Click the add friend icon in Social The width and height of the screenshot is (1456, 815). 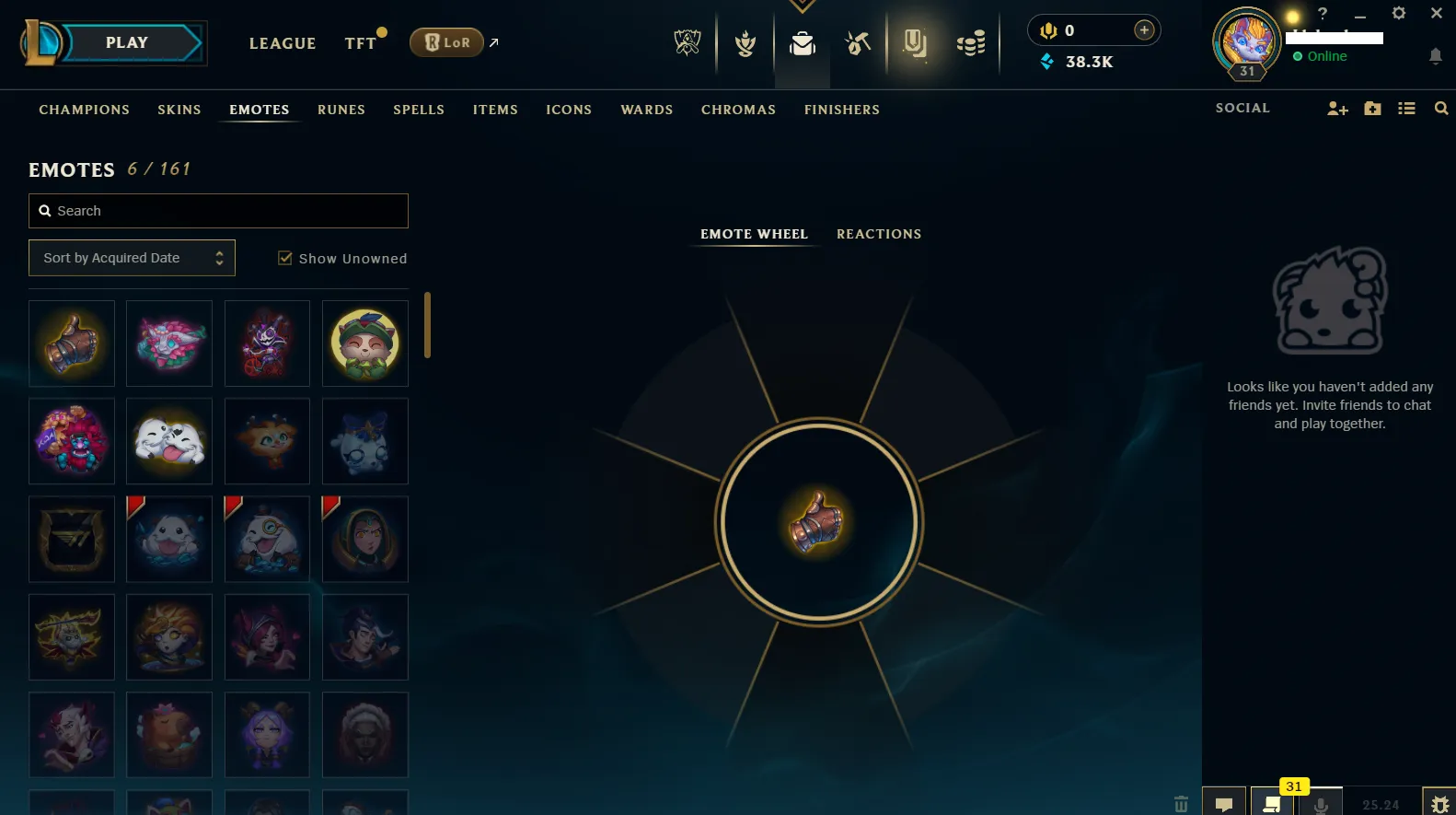pos(1336,108)
